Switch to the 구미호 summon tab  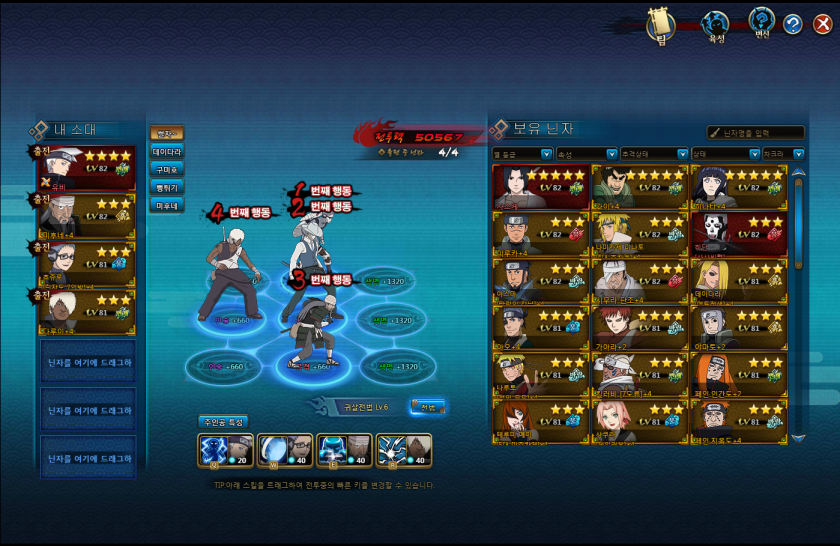(166, 169)
